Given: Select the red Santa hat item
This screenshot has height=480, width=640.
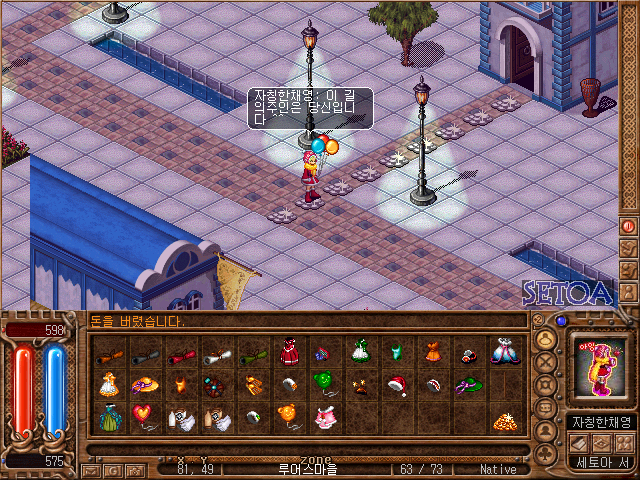Looking at the screenshot, I should point(396,385).
